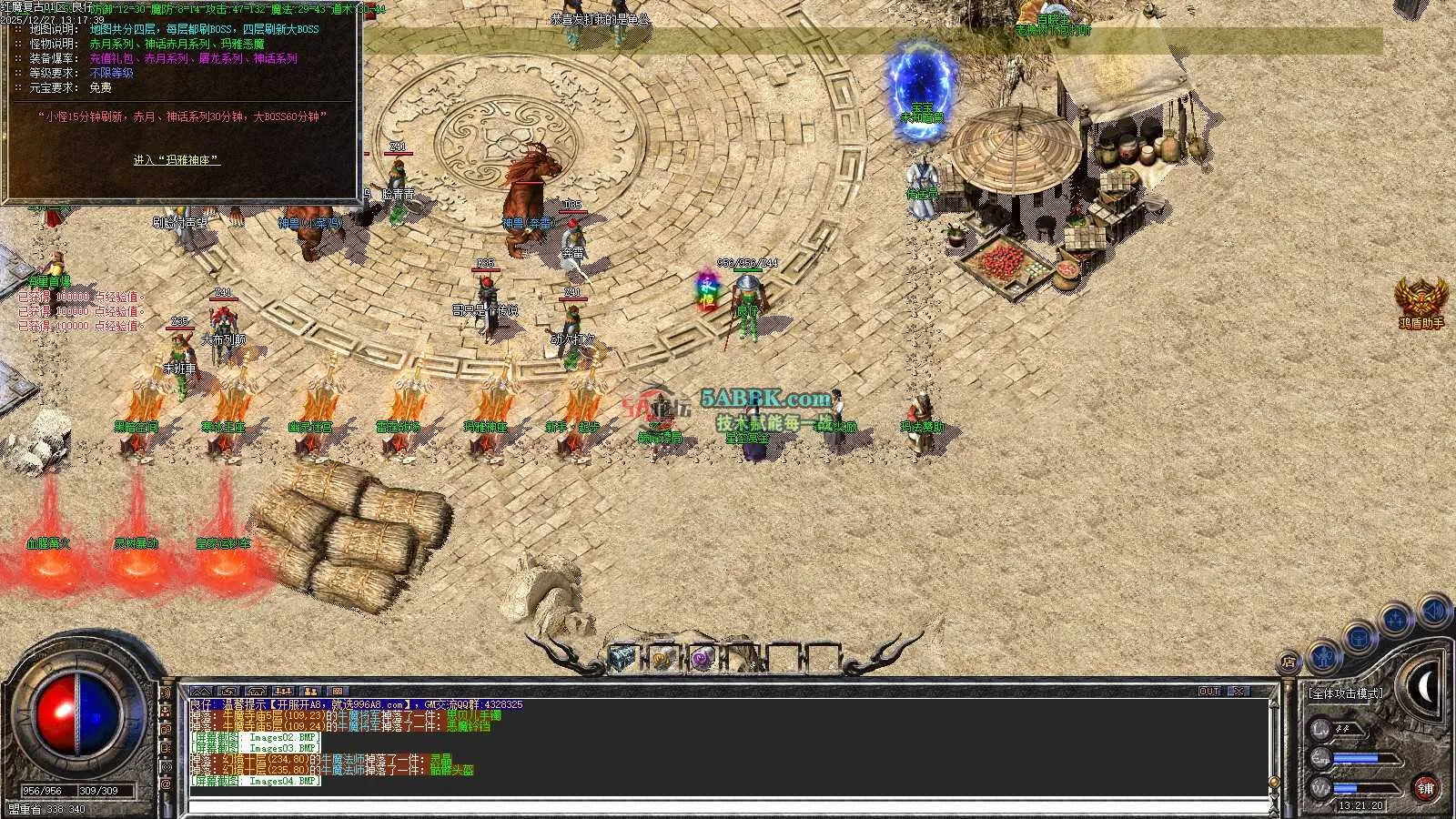Close the chat panel X button

[x=1239, y=692]
